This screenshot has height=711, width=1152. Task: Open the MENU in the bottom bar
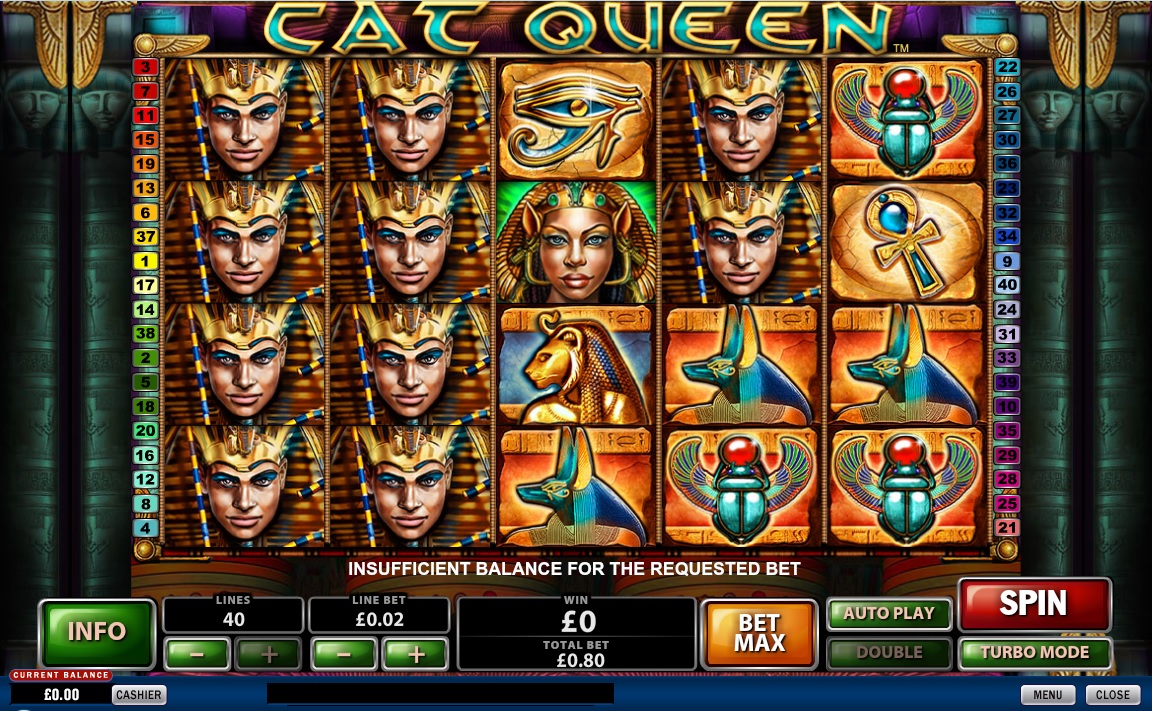1047,695
